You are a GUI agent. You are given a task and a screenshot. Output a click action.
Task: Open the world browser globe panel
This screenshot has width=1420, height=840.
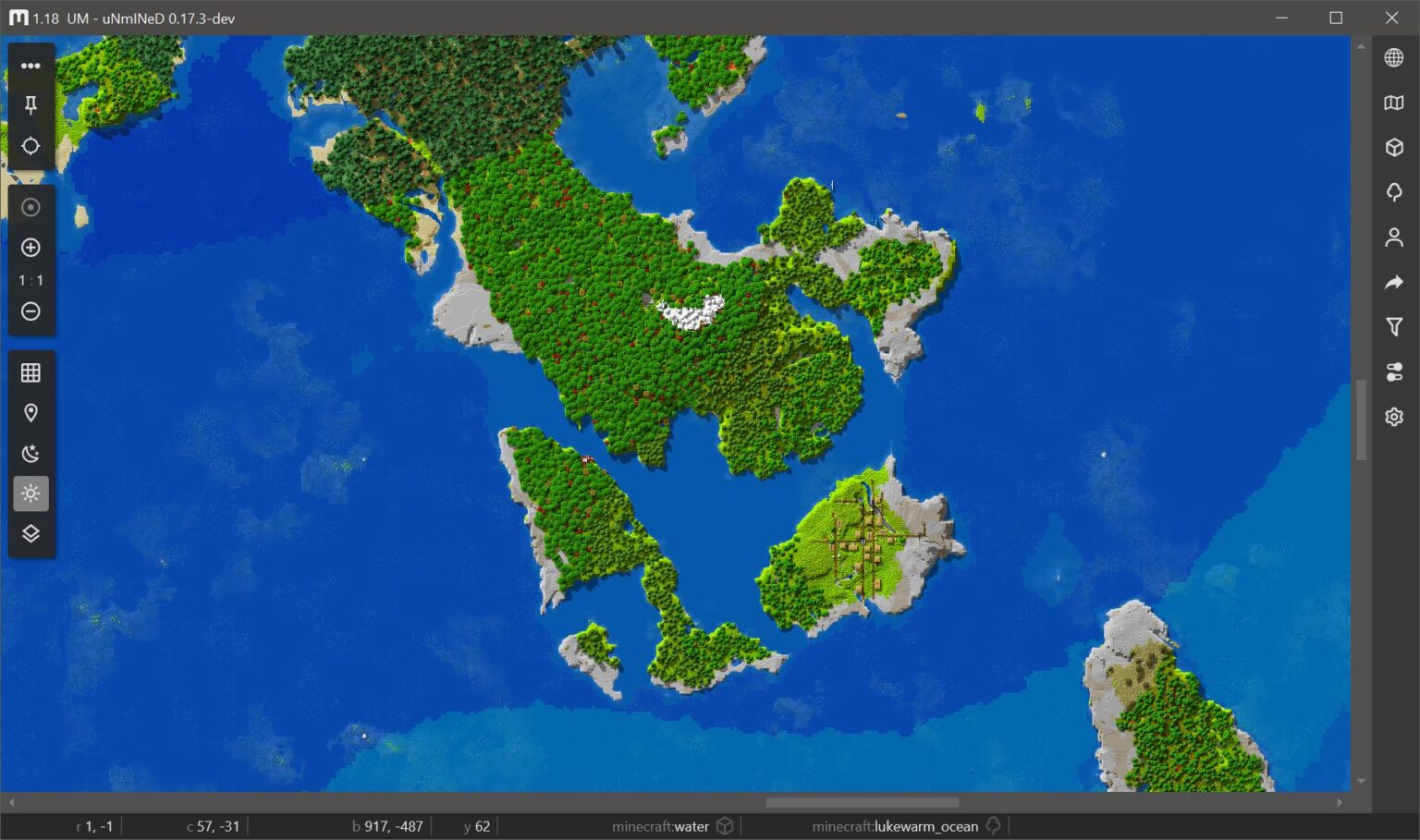point(1393,57)
